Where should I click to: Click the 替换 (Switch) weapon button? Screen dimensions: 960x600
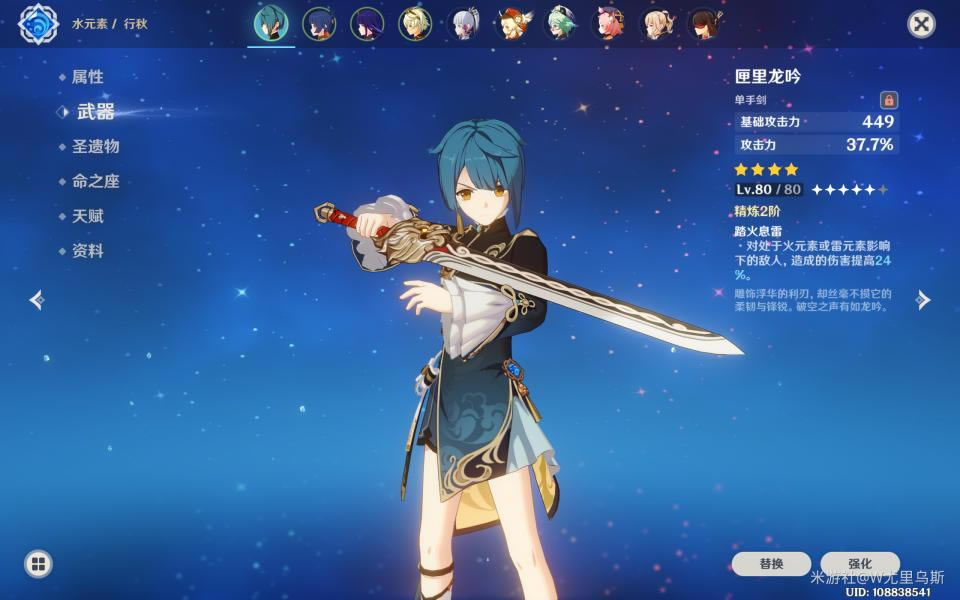(x=771, y=564)
